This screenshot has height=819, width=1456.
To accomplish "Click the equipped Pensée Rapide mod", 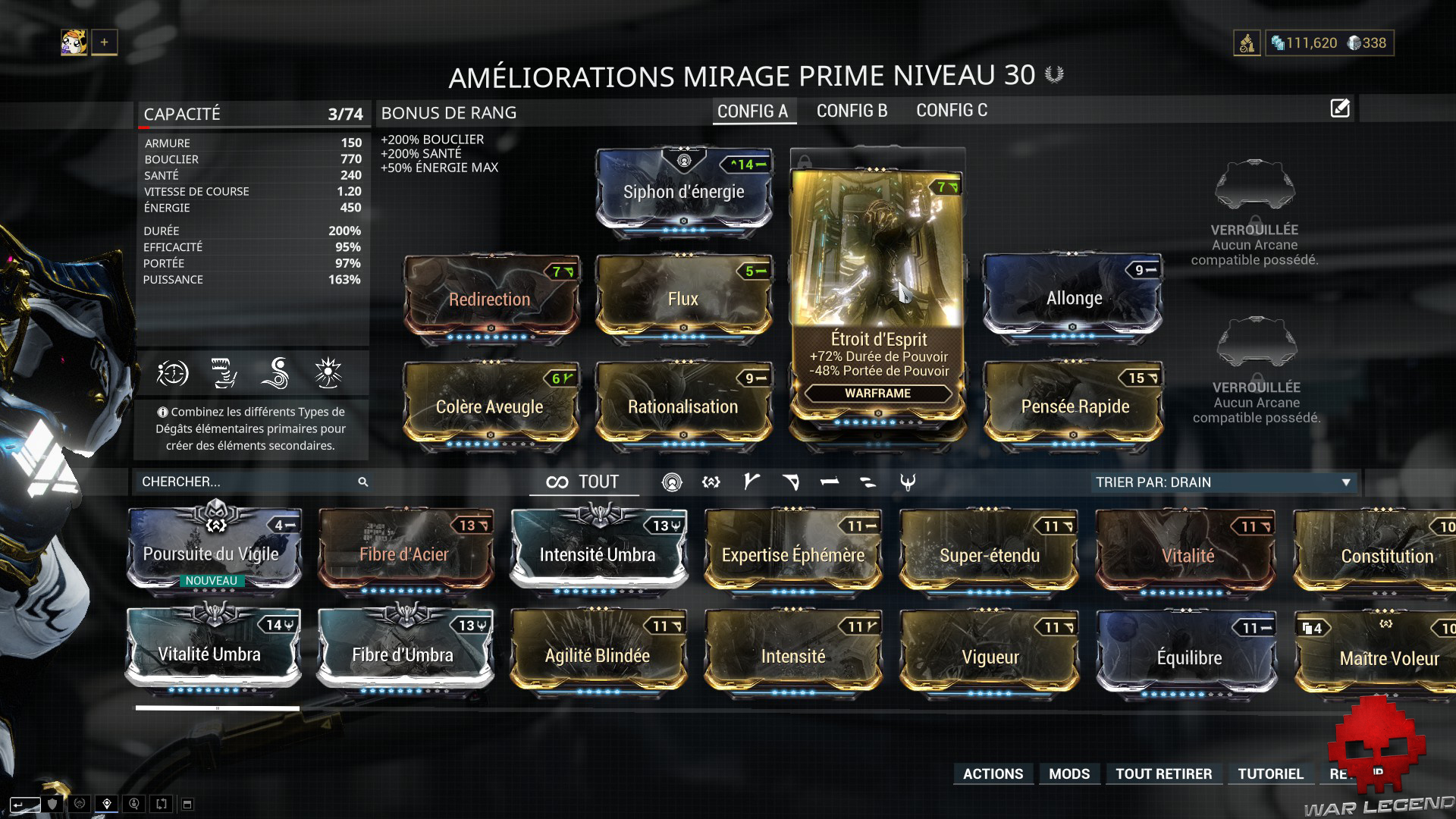I will click(x=1075, y=406).
